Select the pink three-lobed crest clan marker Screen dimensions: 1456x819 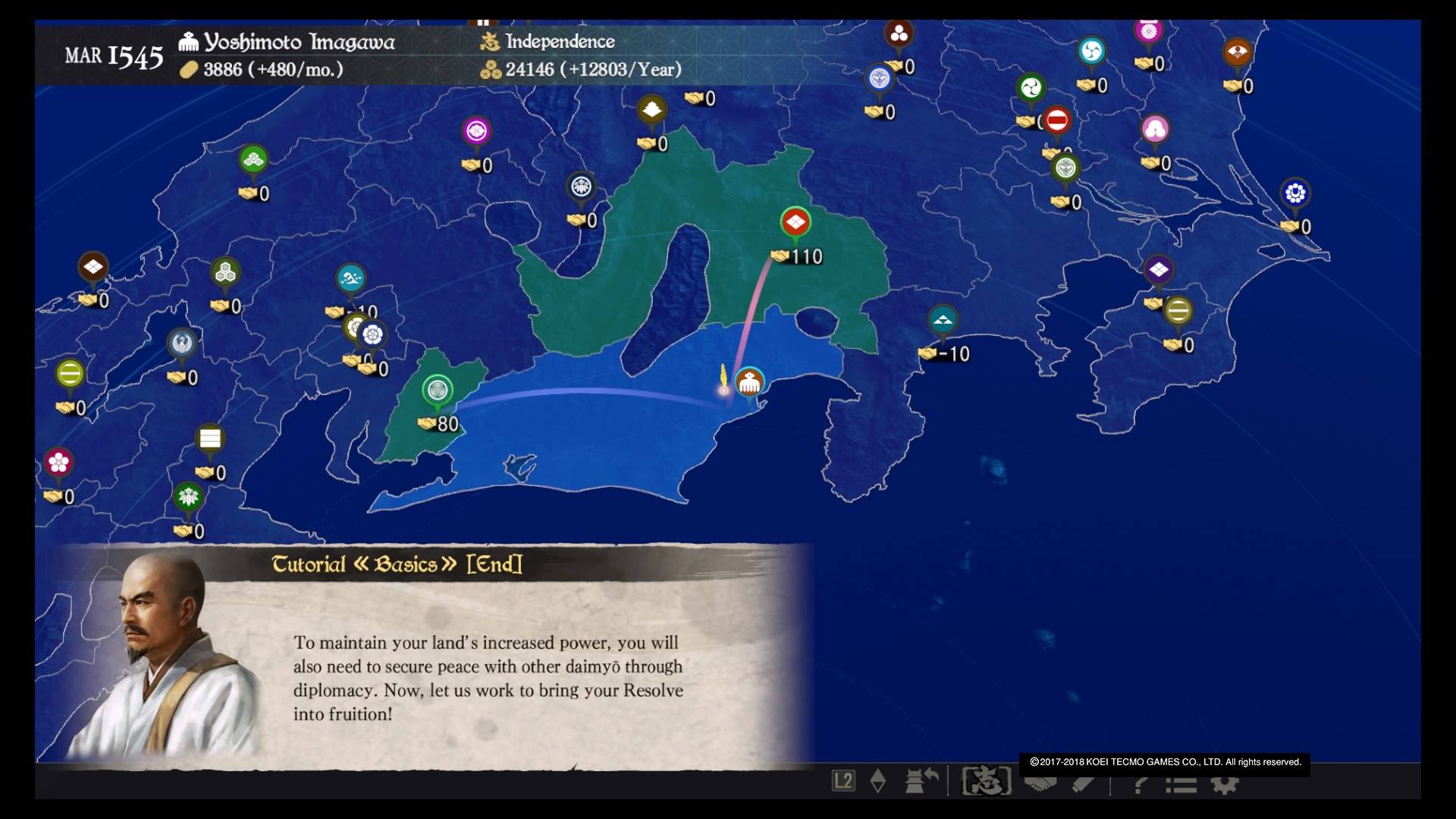click(x=1155, y=130)
